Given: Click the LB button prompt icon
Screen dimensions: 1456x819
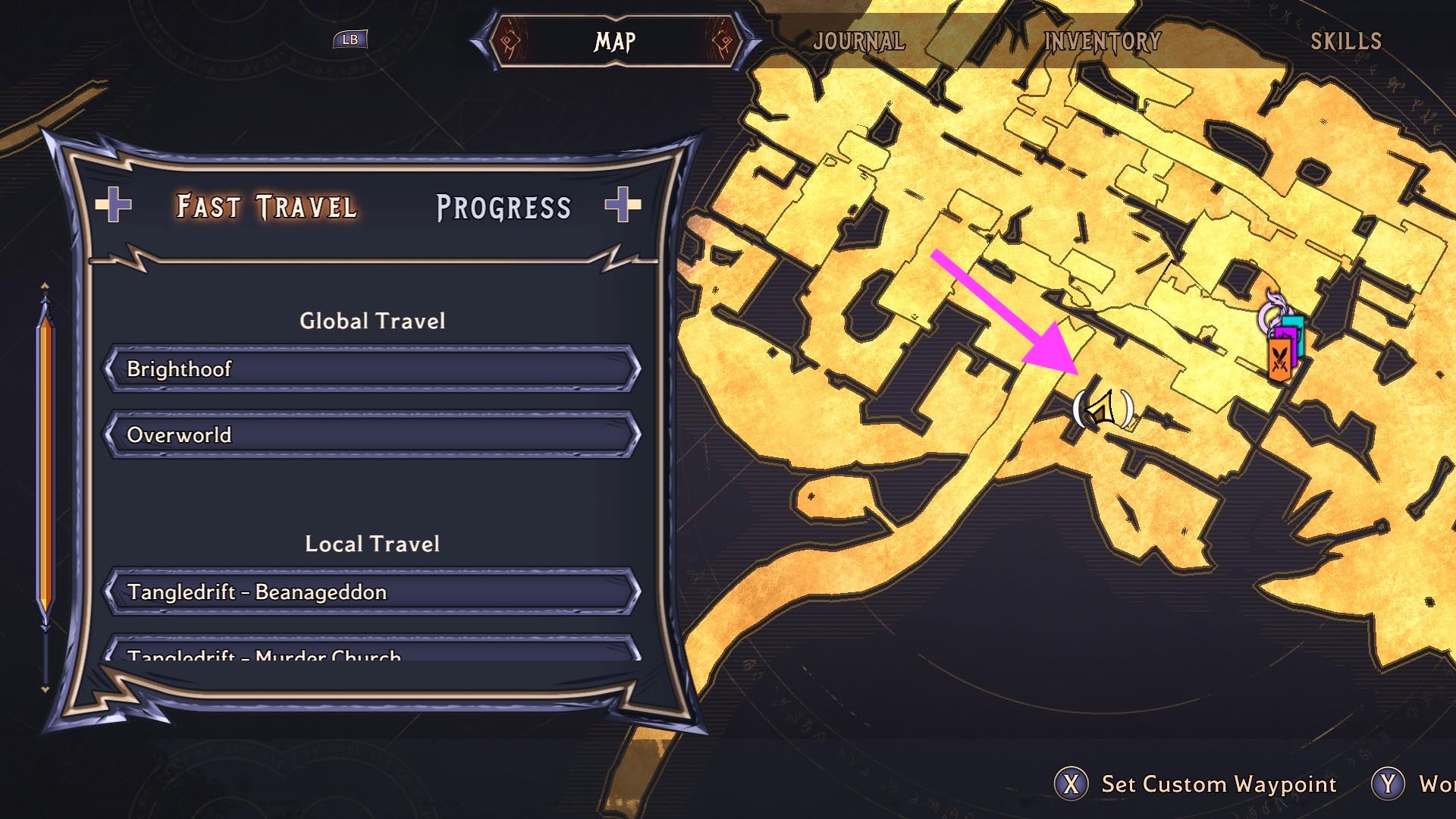Looking at the screenshot, I should 350,39.
